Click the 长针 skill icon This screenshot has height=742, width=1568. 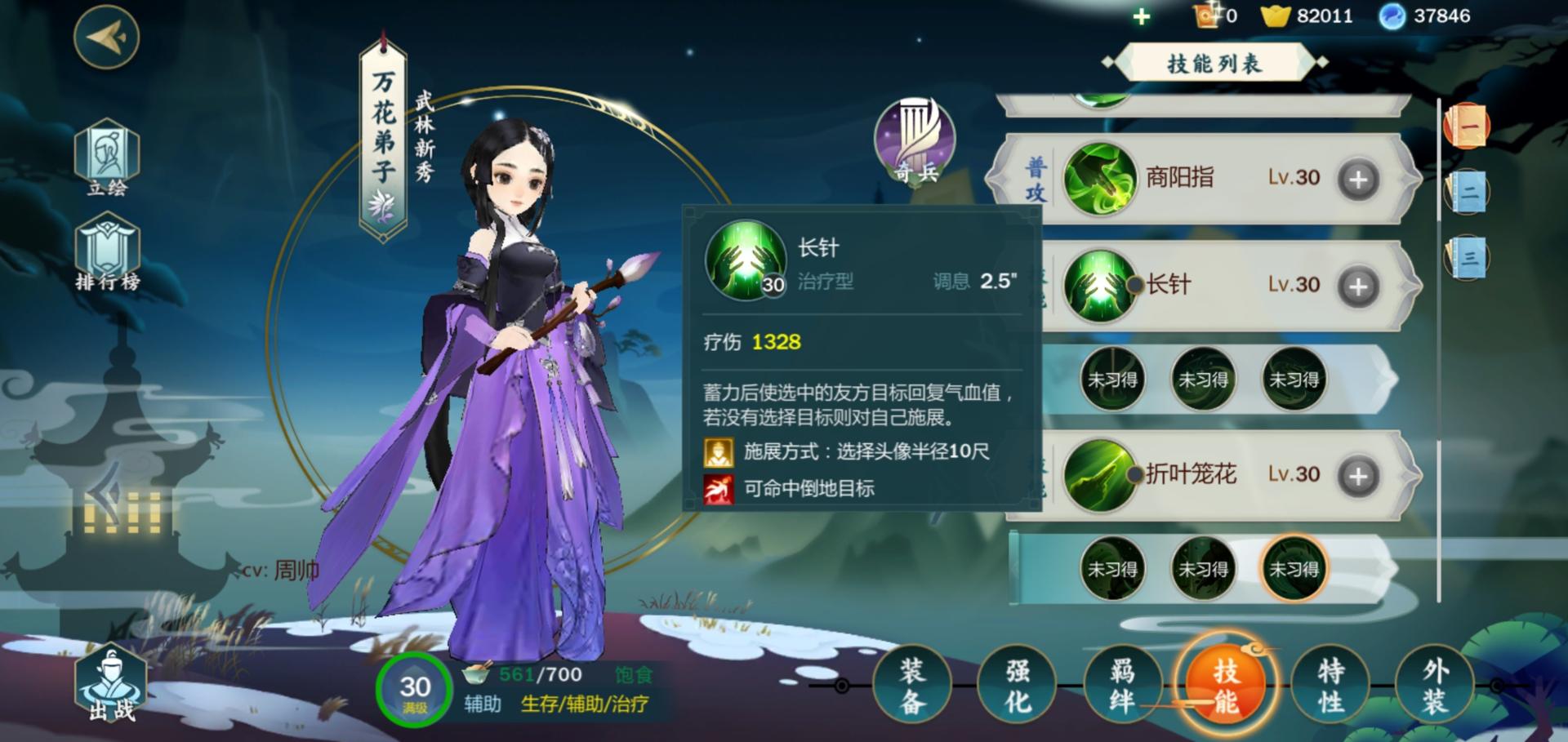(1098, 286)
